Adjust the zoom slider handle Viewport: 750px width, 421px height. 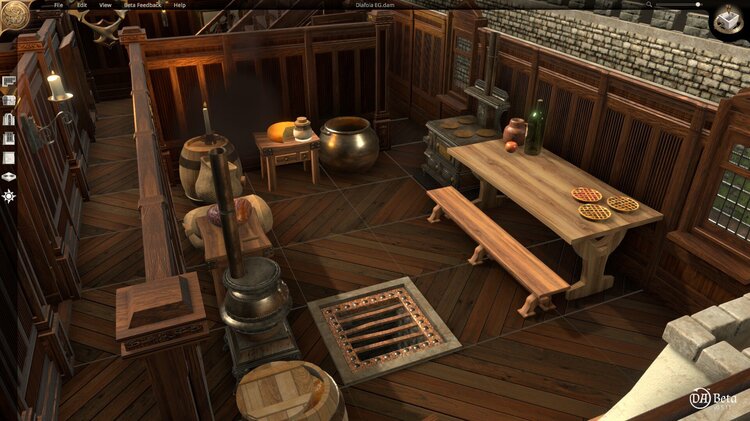pyautogui.click(x=698, y=5)
